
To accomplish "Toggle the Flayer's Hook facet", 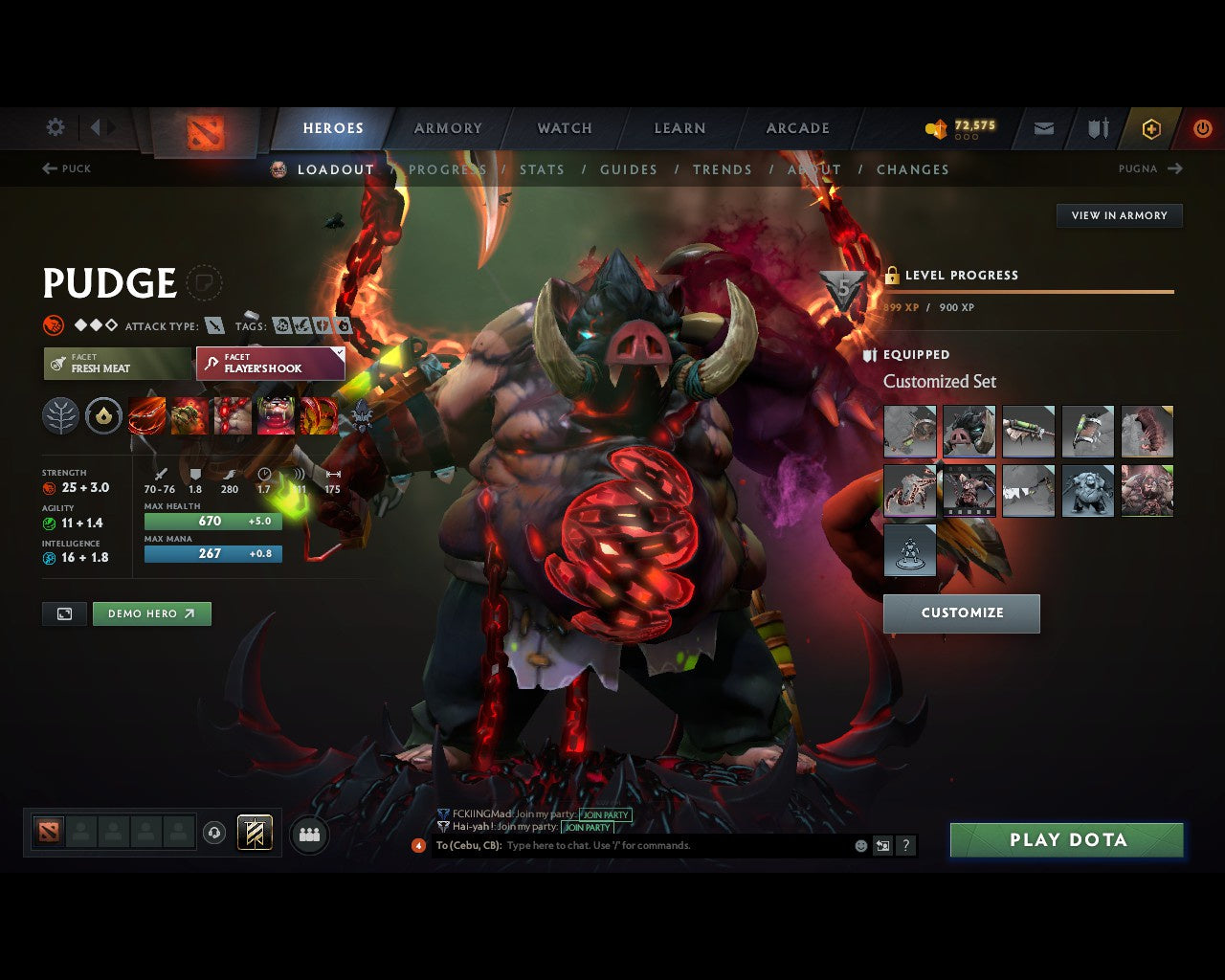I will (270, 364).
